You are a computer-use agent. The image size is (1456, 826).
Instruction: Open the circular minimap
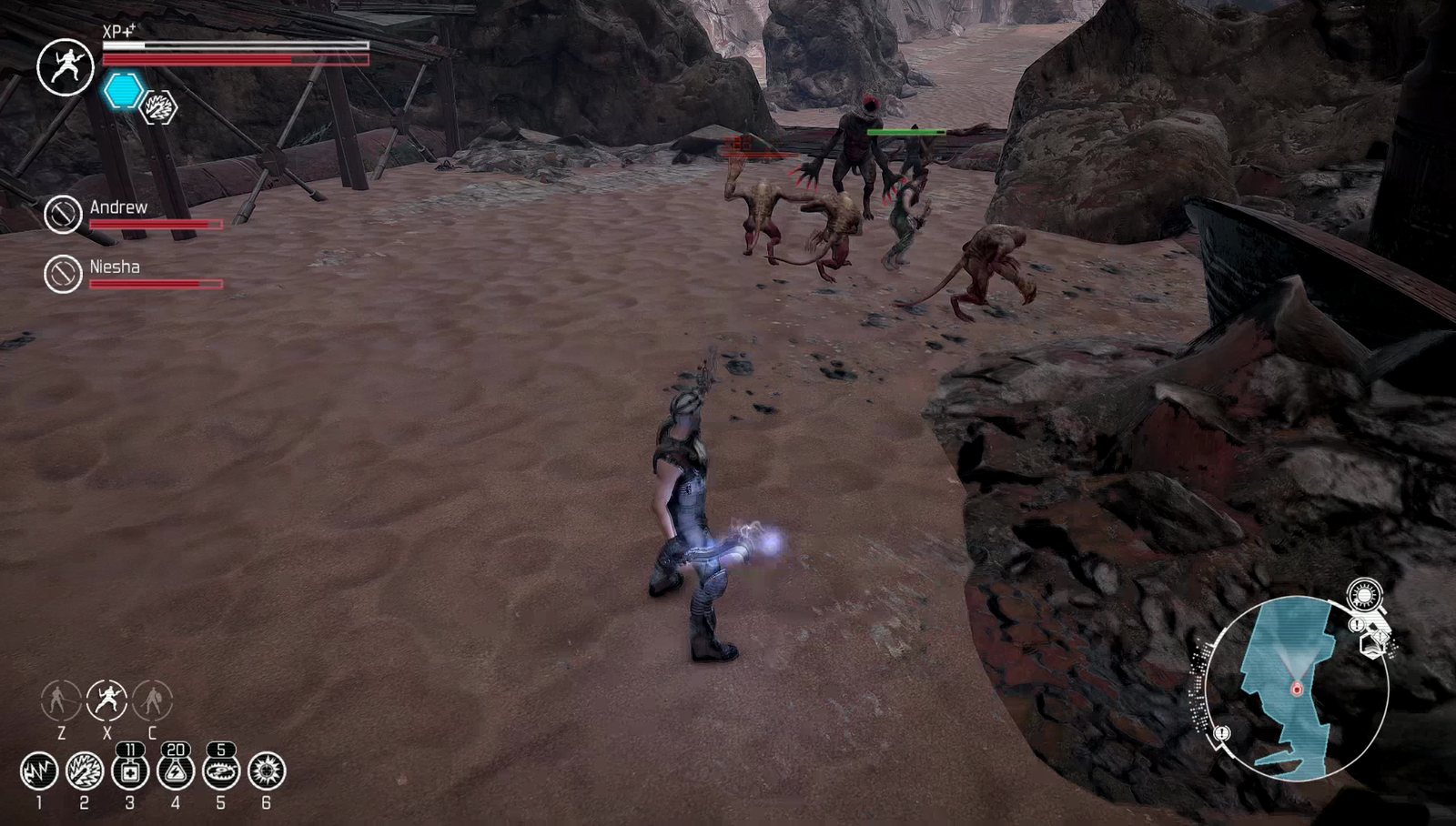tap(1297, 688)
